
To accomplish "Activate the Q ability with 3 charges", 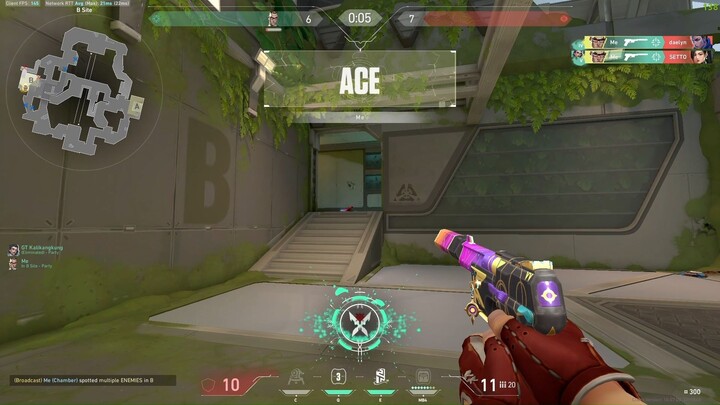I will click(338, 378).
